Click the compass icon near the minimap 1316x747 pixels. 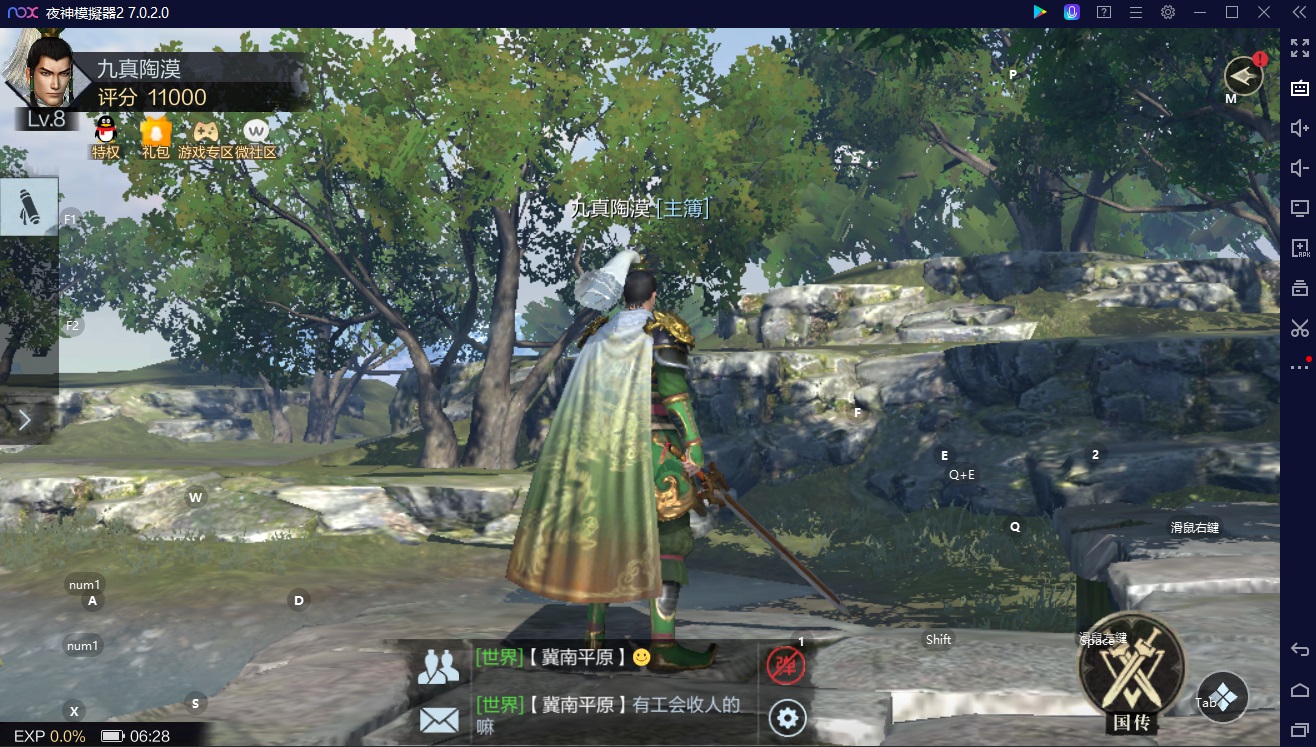pos(1243,75)
